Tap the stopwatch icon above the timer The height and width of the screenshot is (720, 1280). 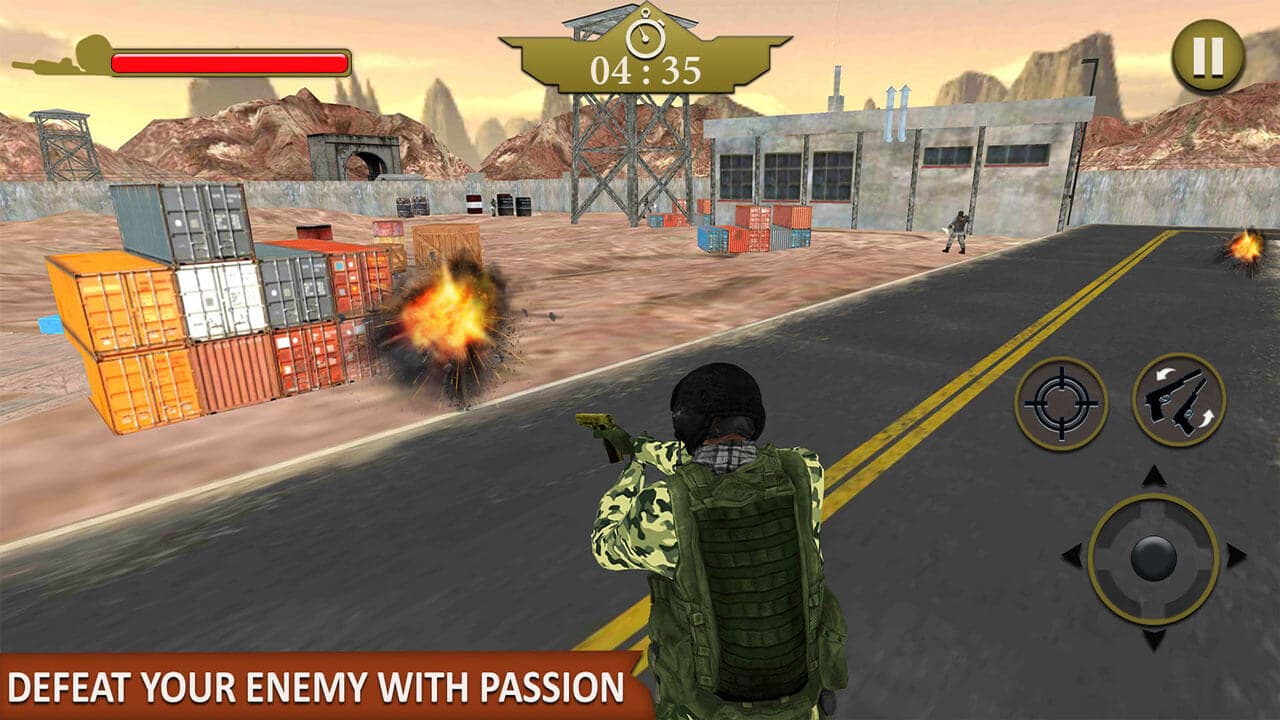coord(645,37)
